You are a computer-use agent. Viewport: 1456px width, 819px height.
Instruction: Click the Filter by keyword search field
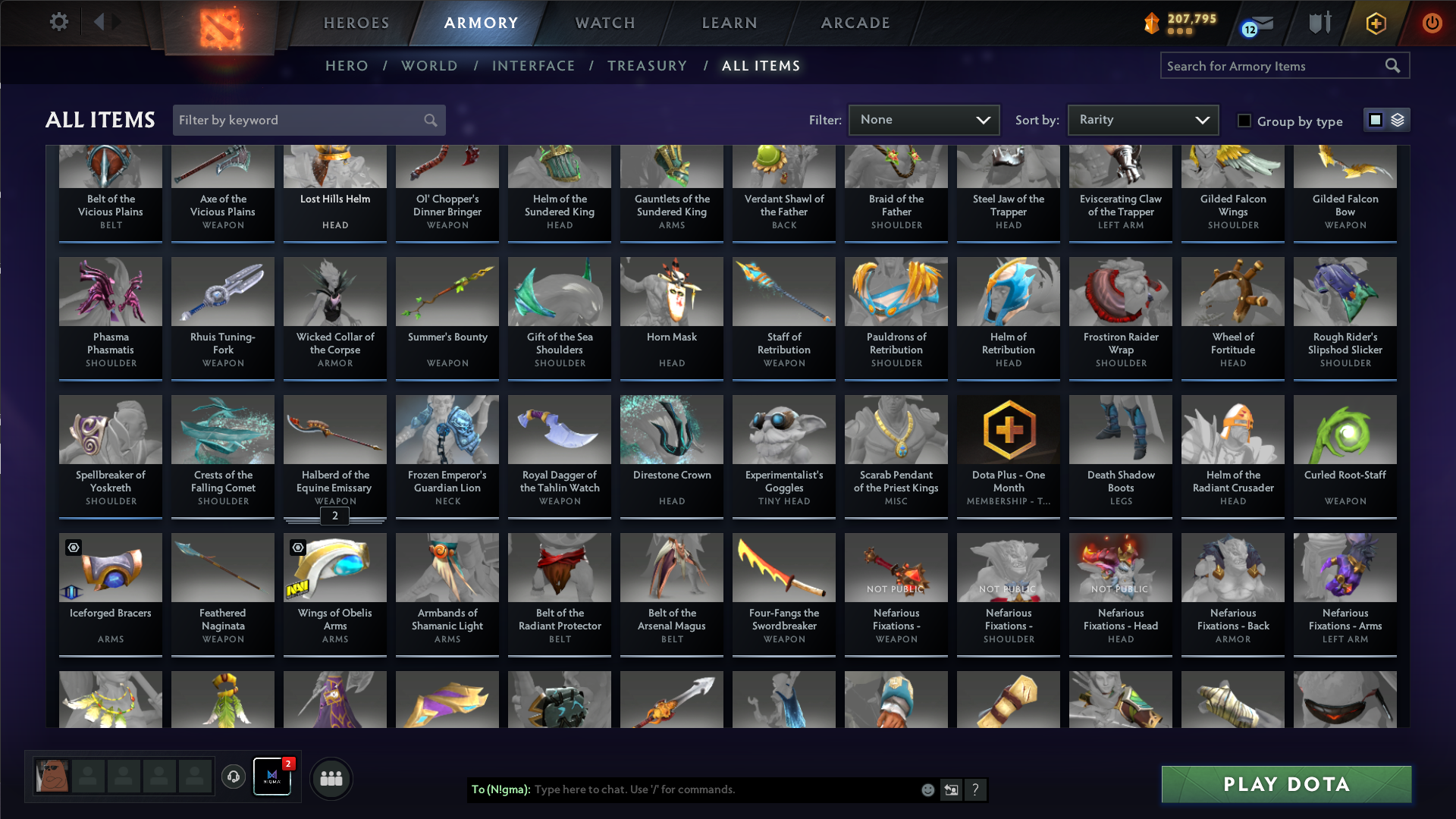303,120
